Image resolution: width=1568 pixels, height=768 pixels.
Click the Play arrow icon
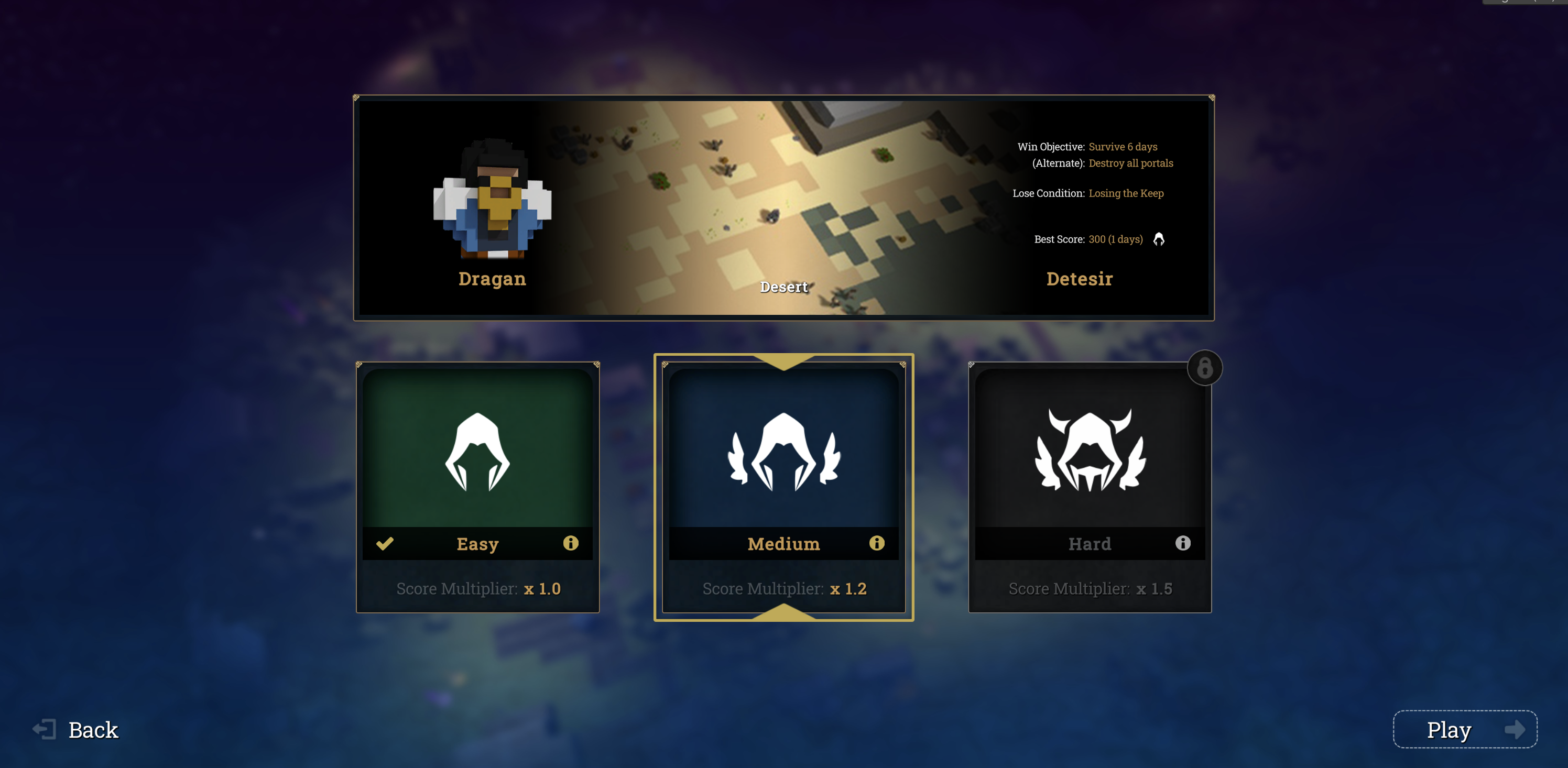pyautogui.click(x=1515, y=730)
